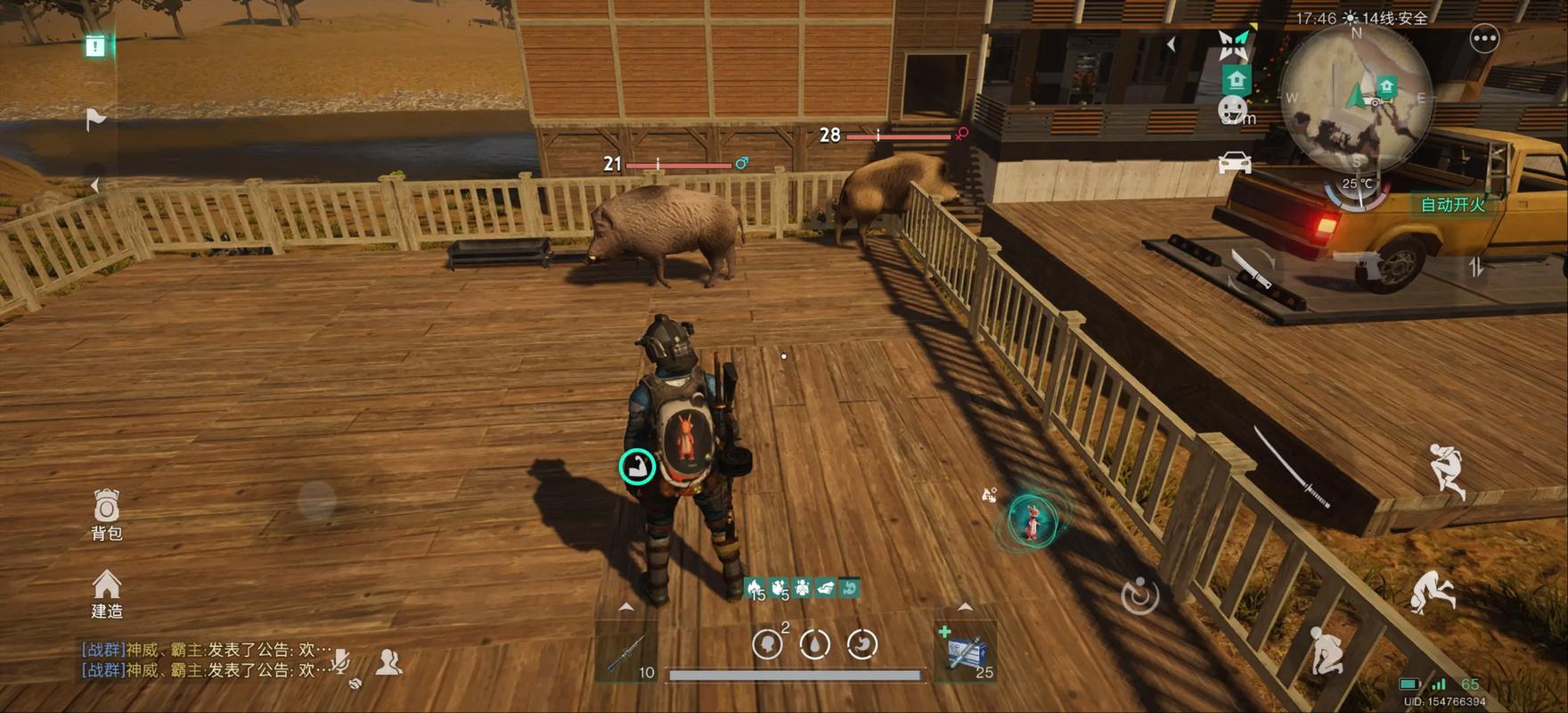Enter build mode (建造)
The image size is (1568, 713).
click(106, 593)
